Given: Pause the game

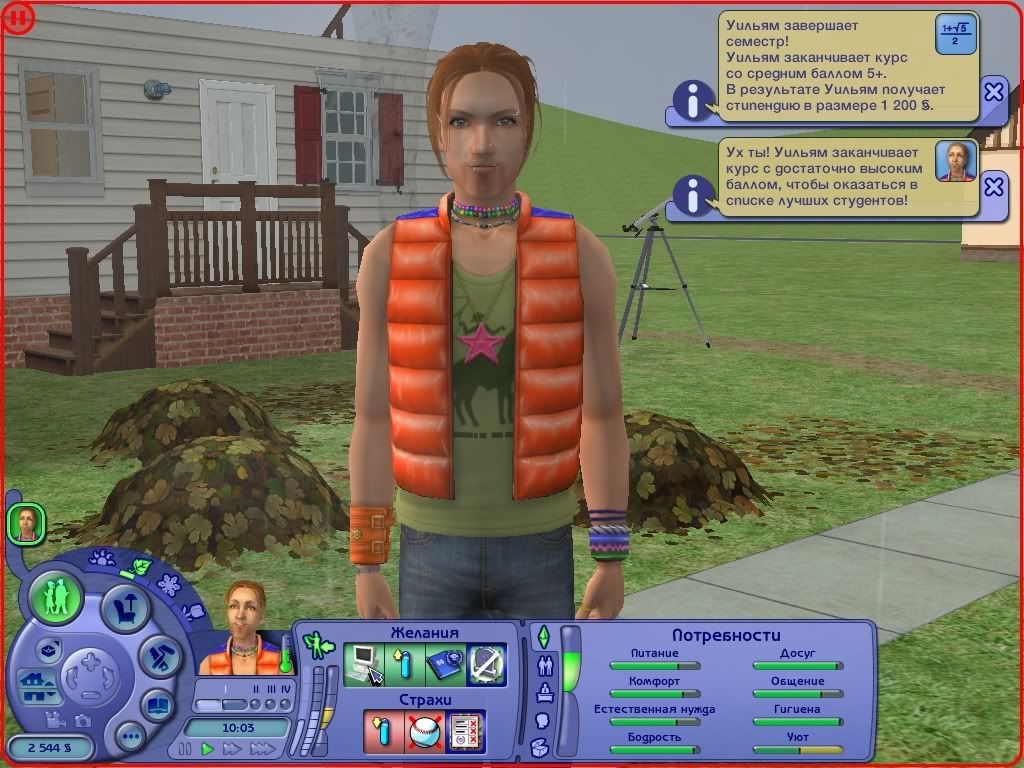Looking at the screenshot, I should (185, 748).
